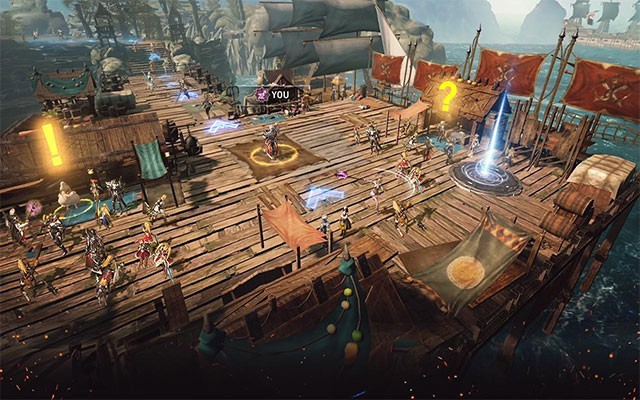Select the yellow question mark quest marker
The height and width of the screenshot is (400, 640).
pos(447,97)
